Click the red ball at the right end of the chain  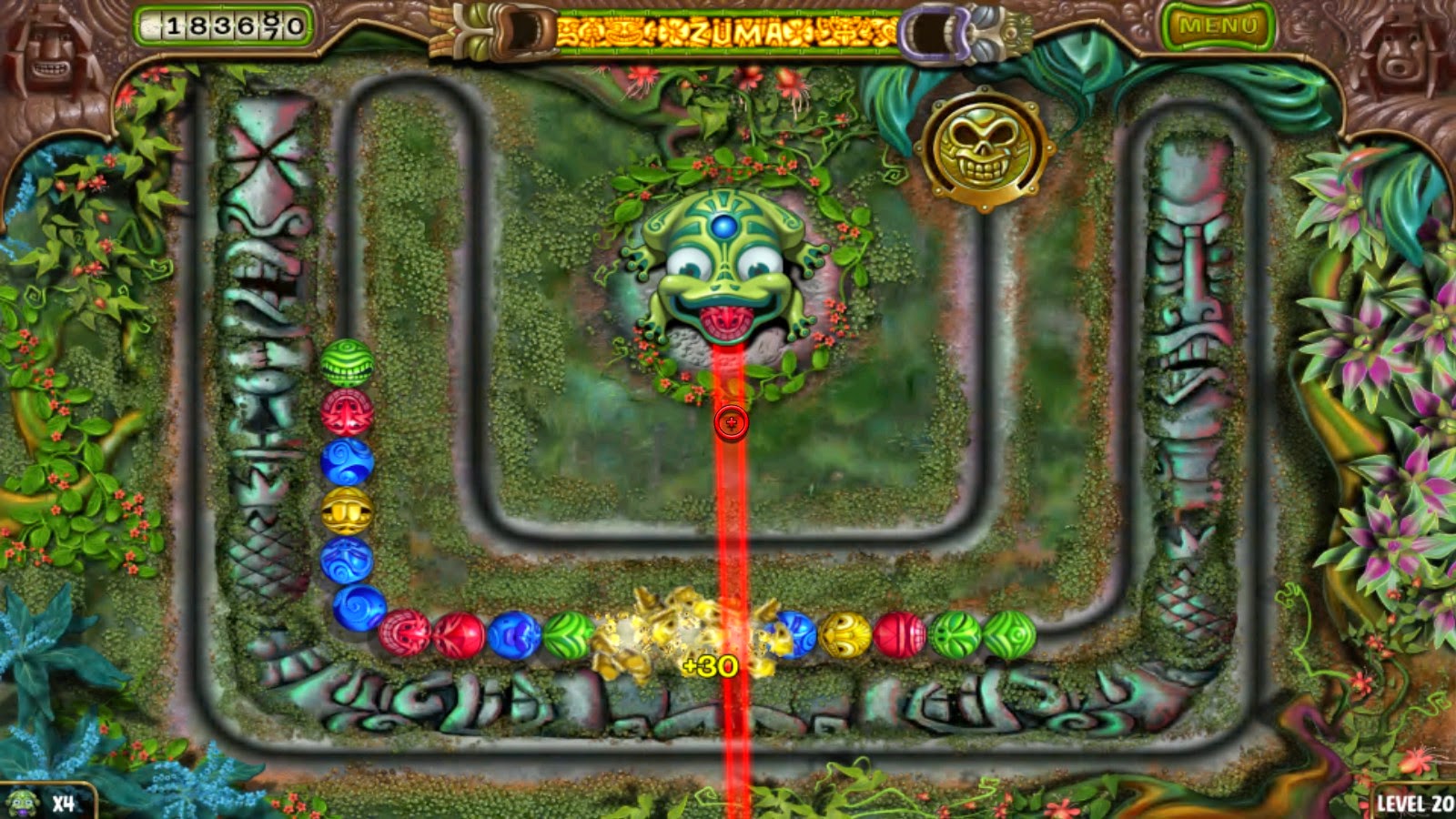pos(897,635)
